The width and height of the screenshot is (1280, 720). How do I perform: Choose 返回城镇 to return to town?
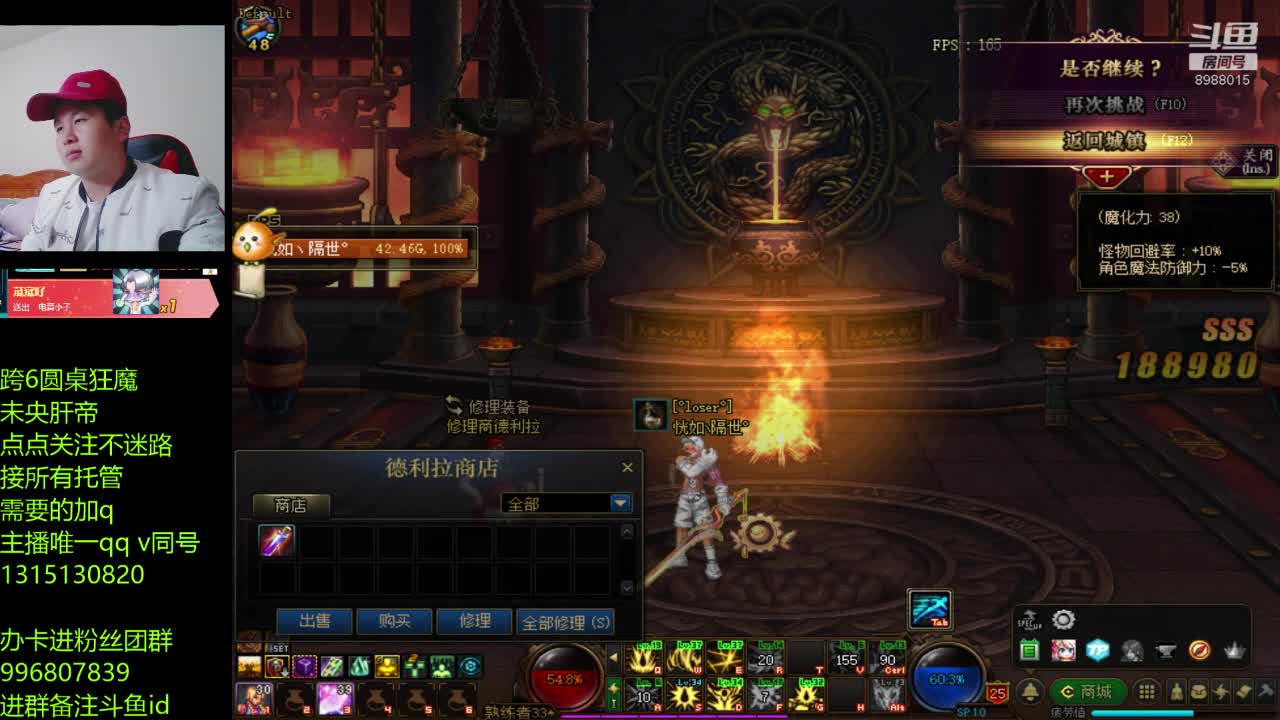(1105, 141)
